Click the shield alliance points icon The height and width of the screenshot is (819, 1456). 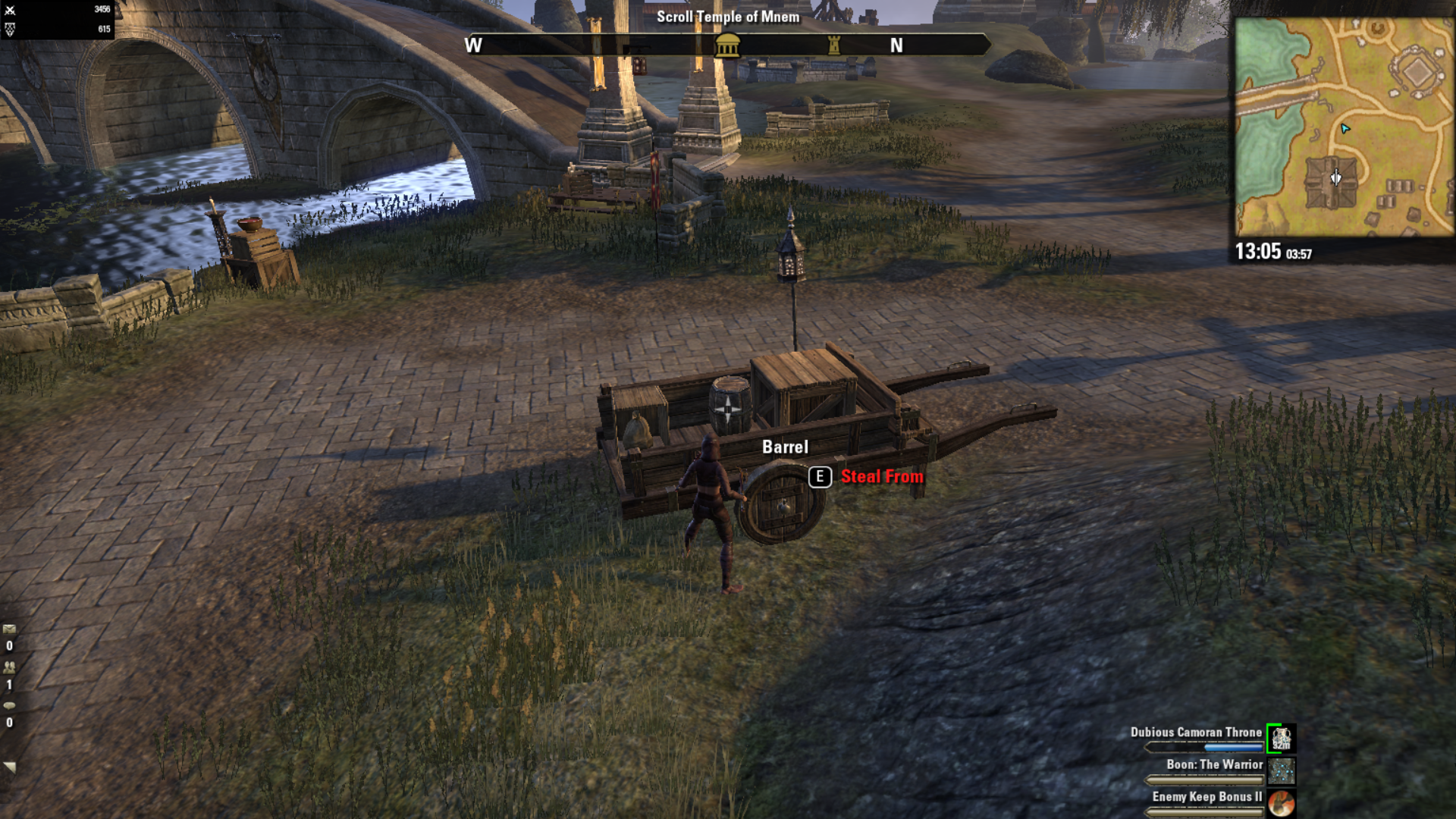9,29
